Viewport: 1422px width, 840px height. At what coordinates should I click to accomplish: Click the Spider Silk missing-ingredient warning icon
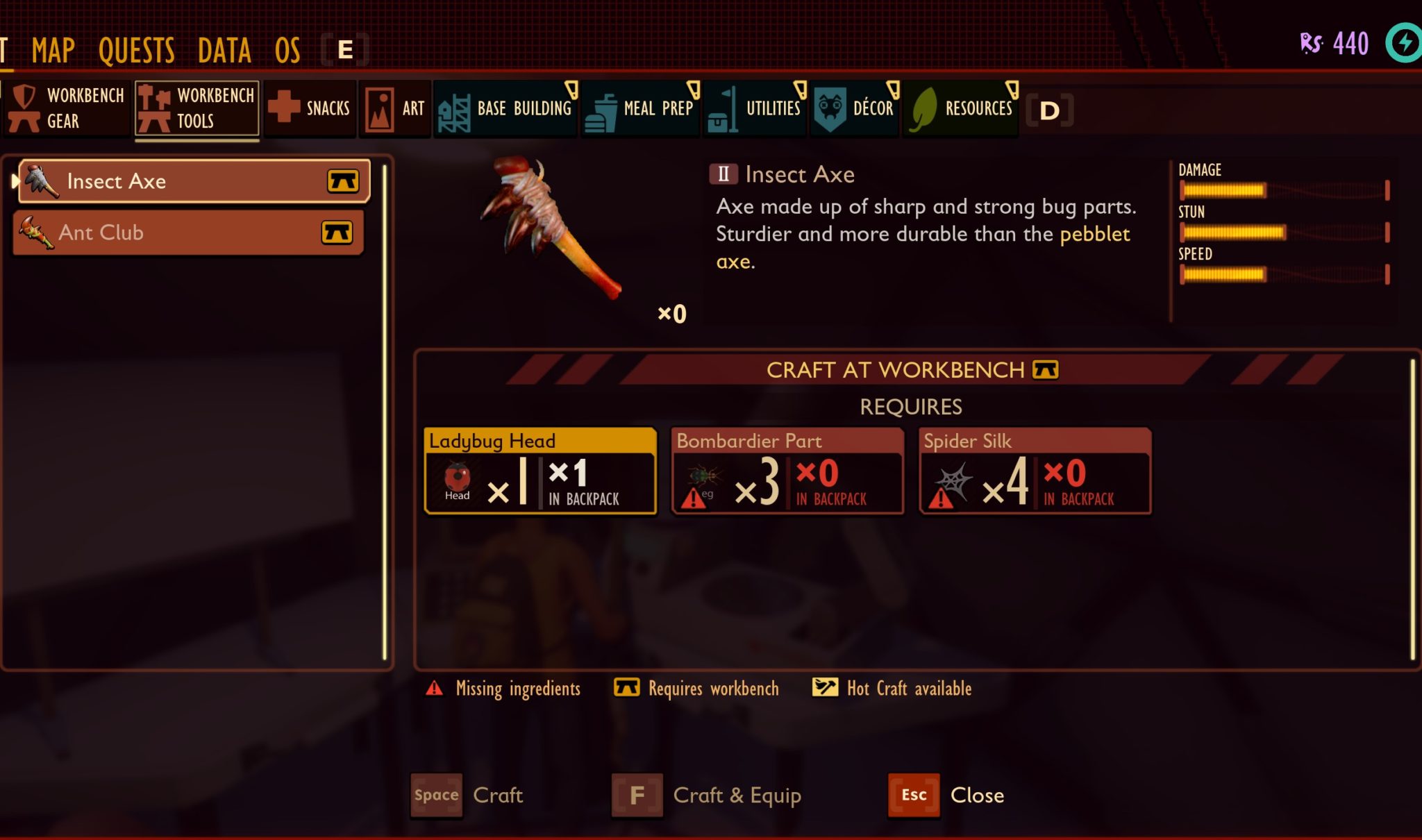(942, 497)
